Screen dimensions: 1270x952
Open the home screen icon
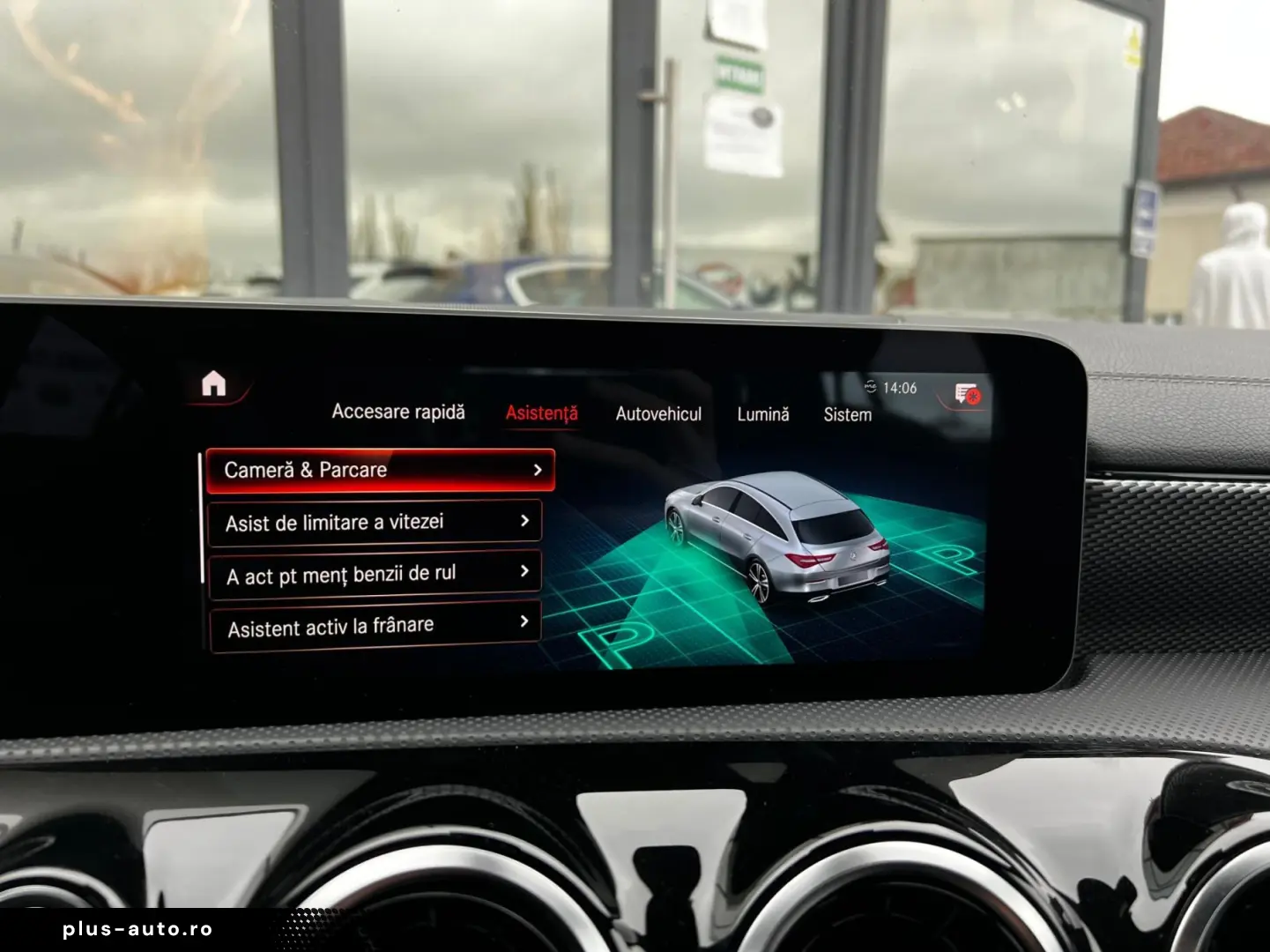click(x=214, y=383)
